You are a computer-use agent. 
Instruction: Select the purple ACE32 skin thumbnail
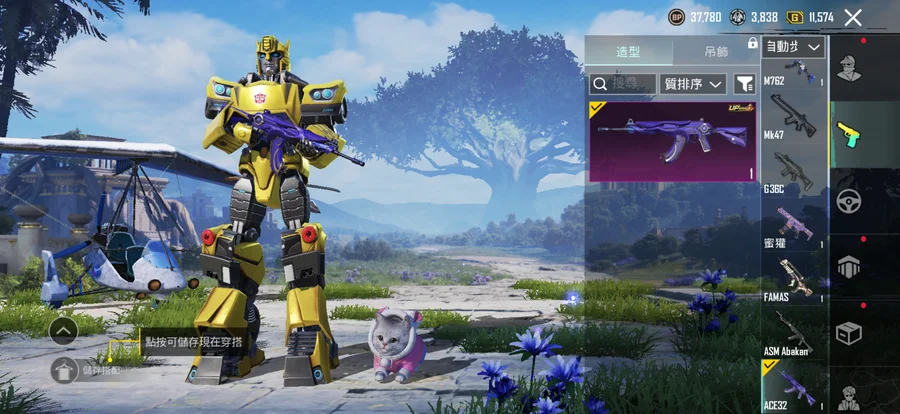click(x=671, y=141)
